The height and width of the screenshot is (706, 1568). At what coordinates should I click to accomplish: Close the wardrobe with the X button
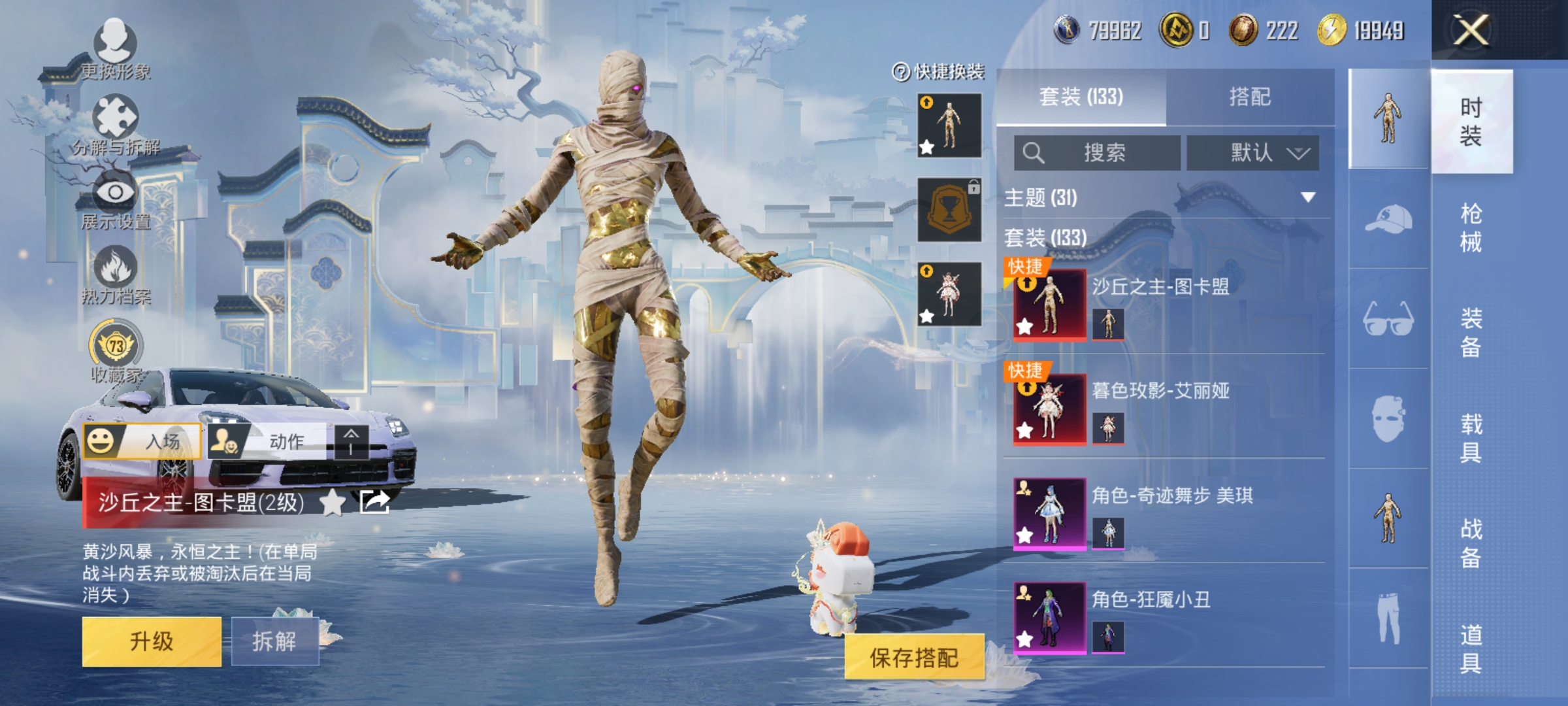coord(1471,30)
